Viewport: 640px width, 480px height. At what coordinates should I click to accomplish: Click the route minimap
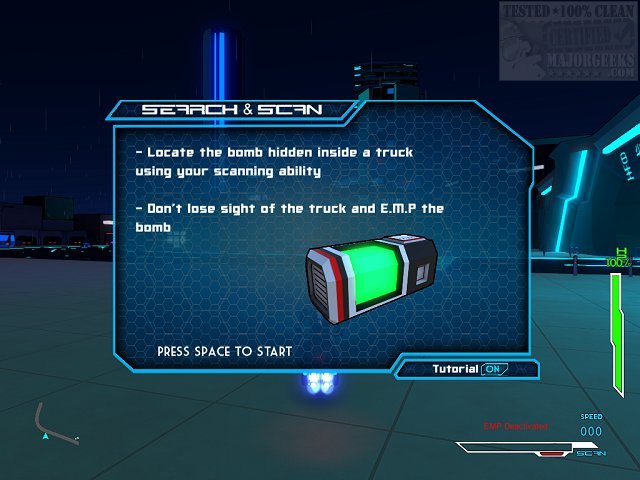(56, 424)
